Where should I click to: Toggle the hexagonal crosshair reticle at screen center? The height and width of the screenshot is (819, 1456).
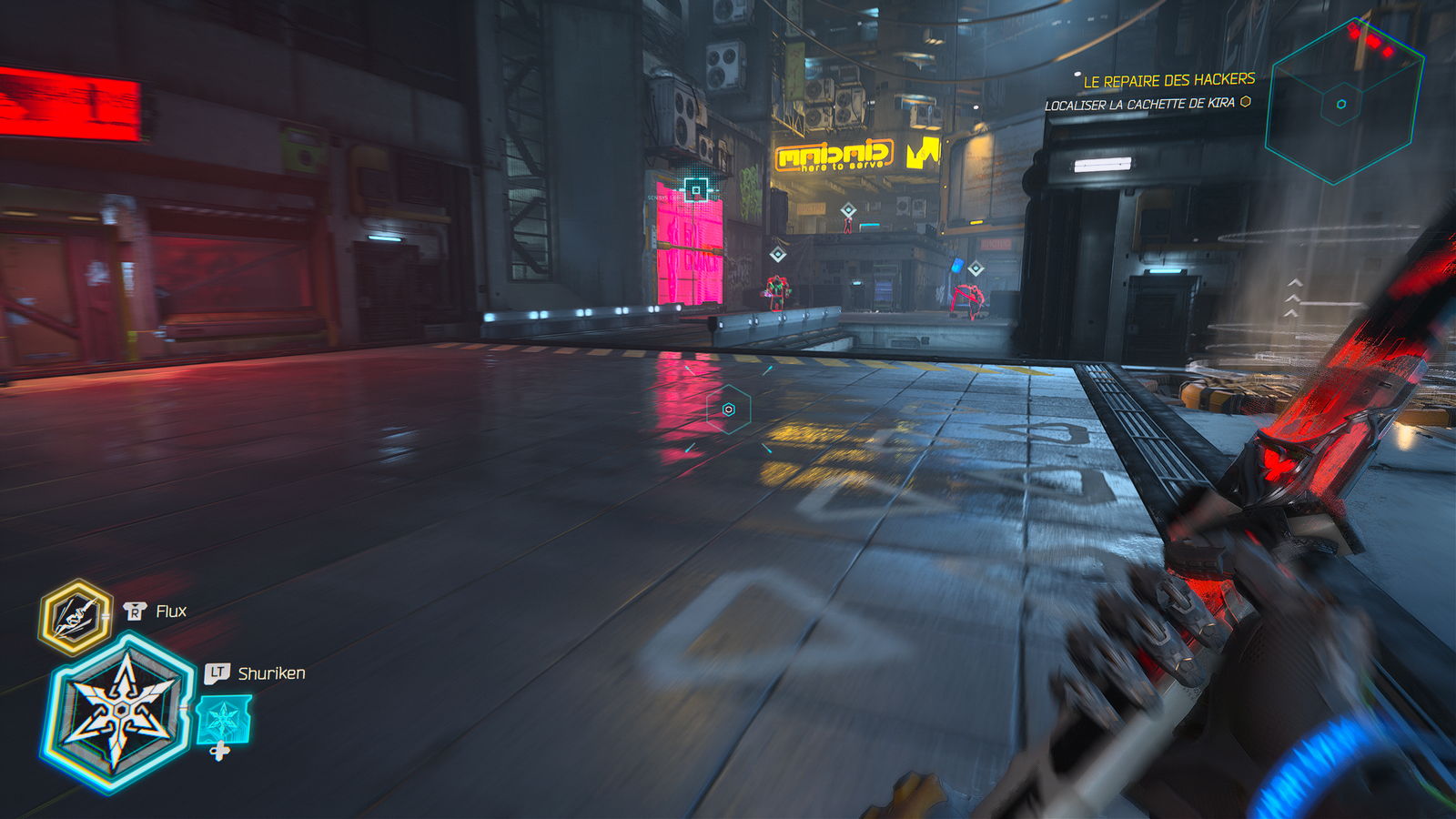(x=728, y=409)
